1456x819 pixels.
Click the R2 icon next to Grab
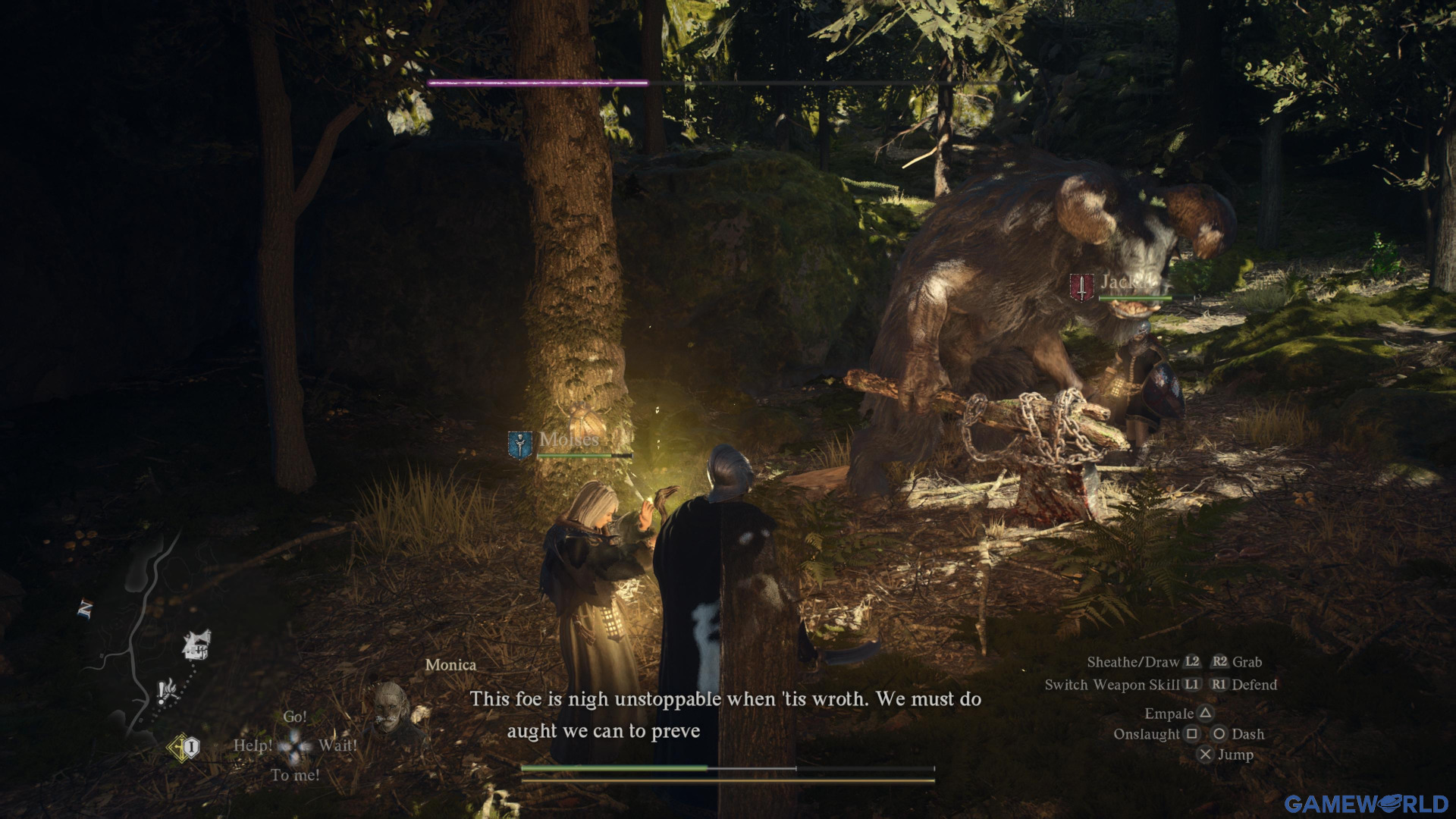pos(1219,662)
